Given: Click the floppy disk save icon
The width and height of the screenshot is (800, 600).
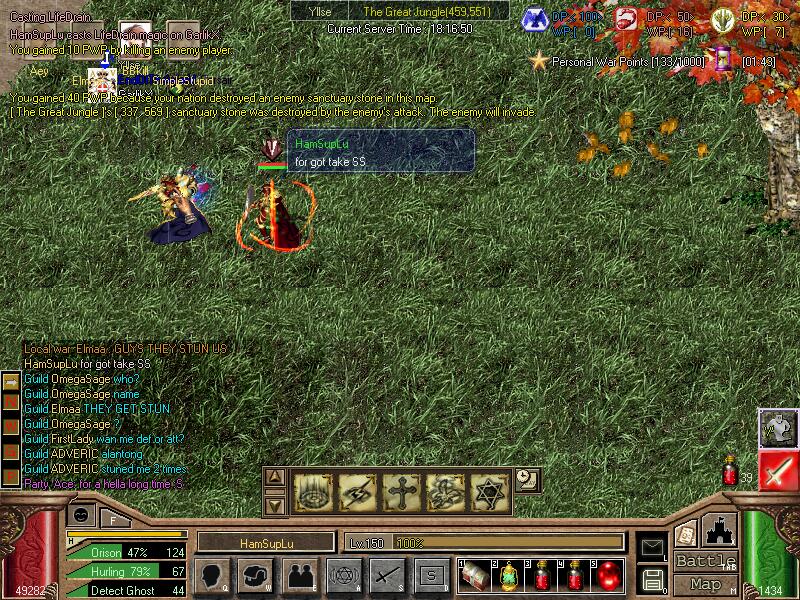Looking at the screenshot, I should pos(651,579).
